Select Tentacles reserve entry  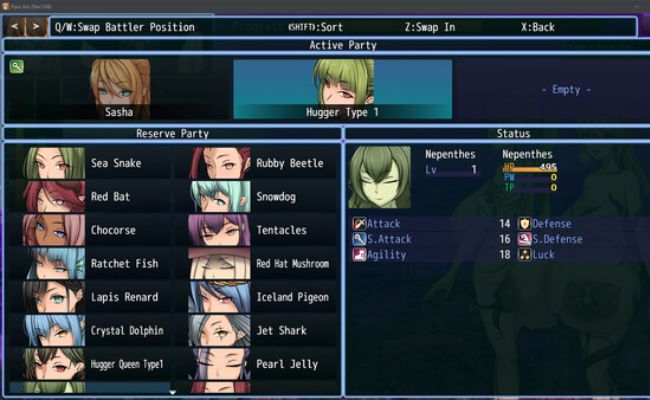[x=262, y=230]
